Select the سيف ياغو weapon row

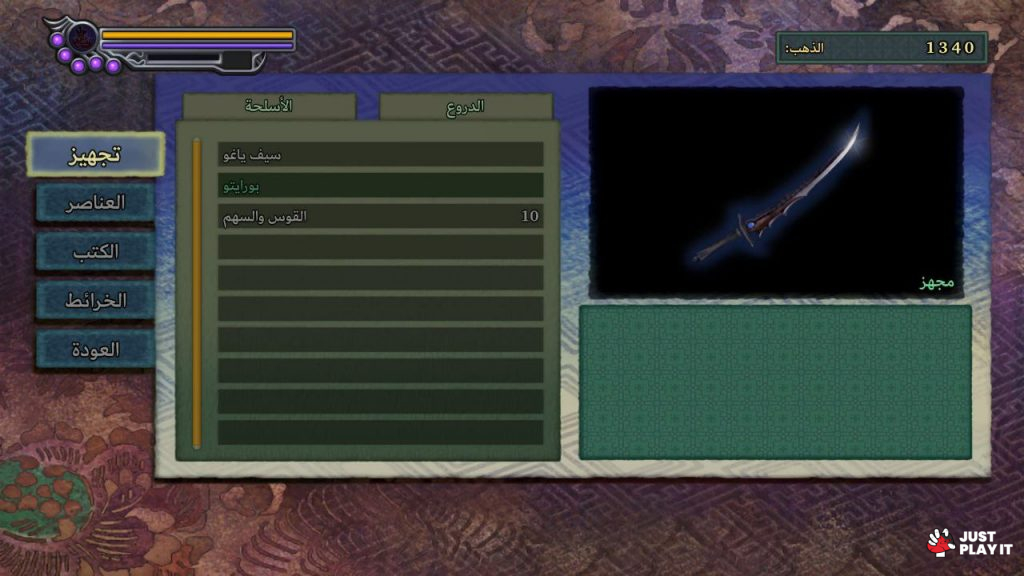[380, 155]
